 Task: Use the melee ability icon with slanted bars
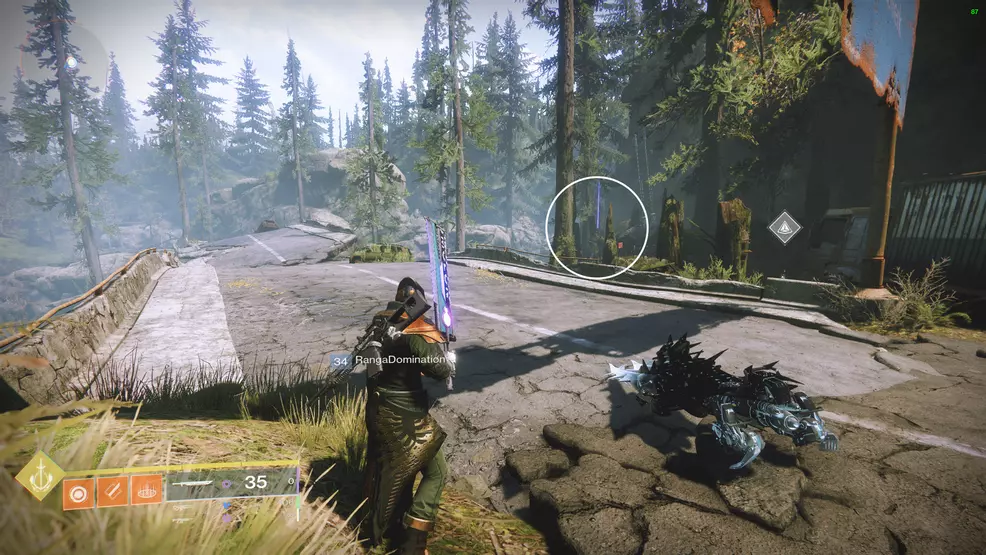click(x=112, y=492)
